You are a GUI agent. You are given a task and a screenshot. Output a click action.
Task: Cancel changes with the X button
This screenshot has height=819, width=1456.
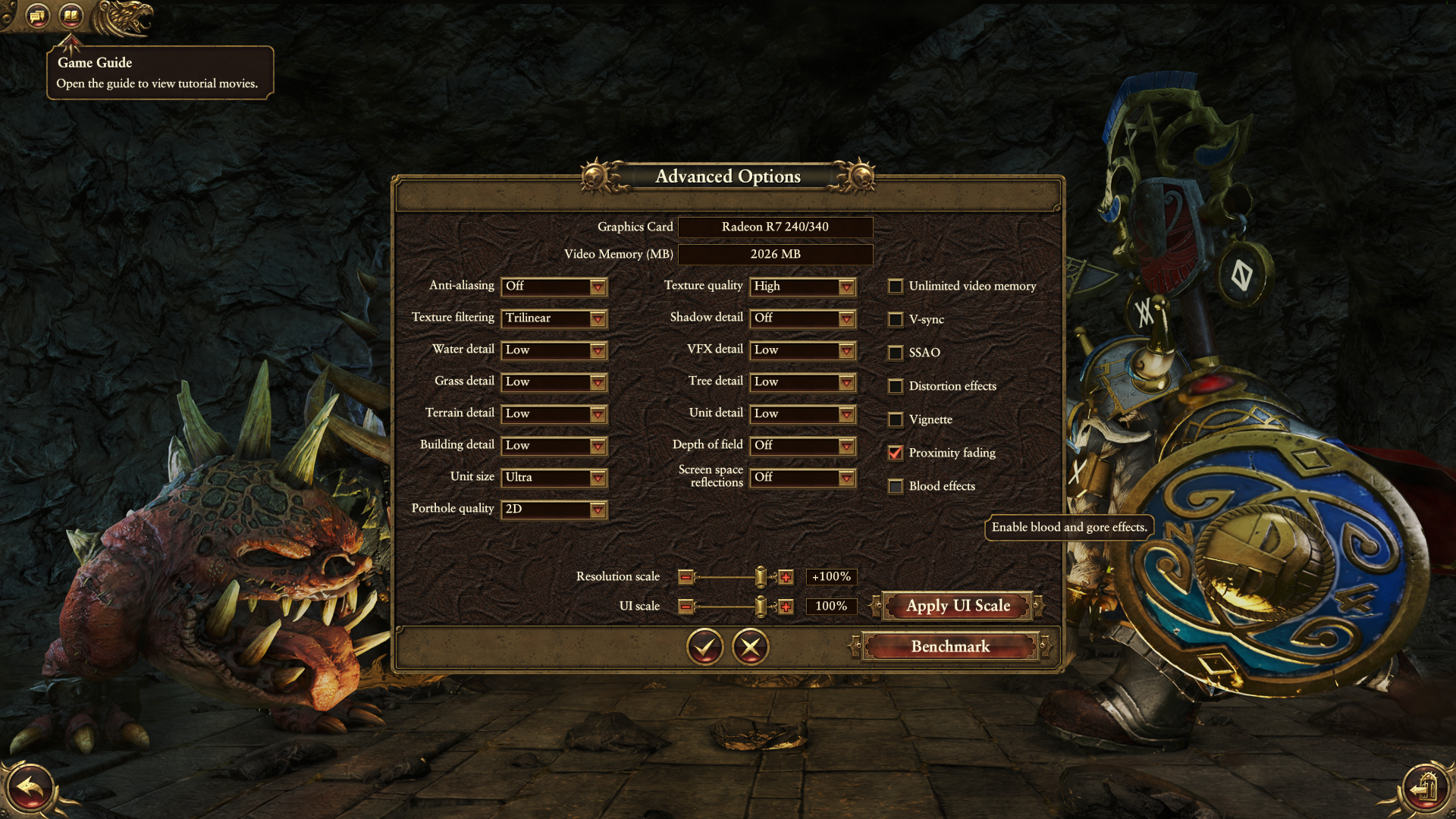751,647
